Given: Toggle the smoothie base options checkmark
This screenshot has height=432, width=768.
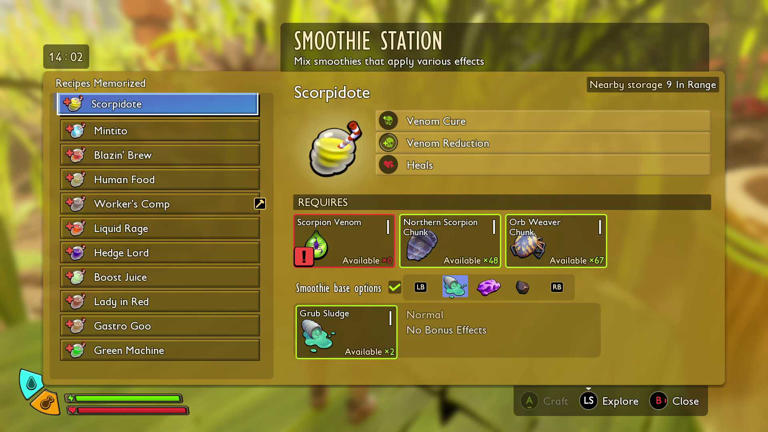Looking at the screenshot, I should (395, 288).
